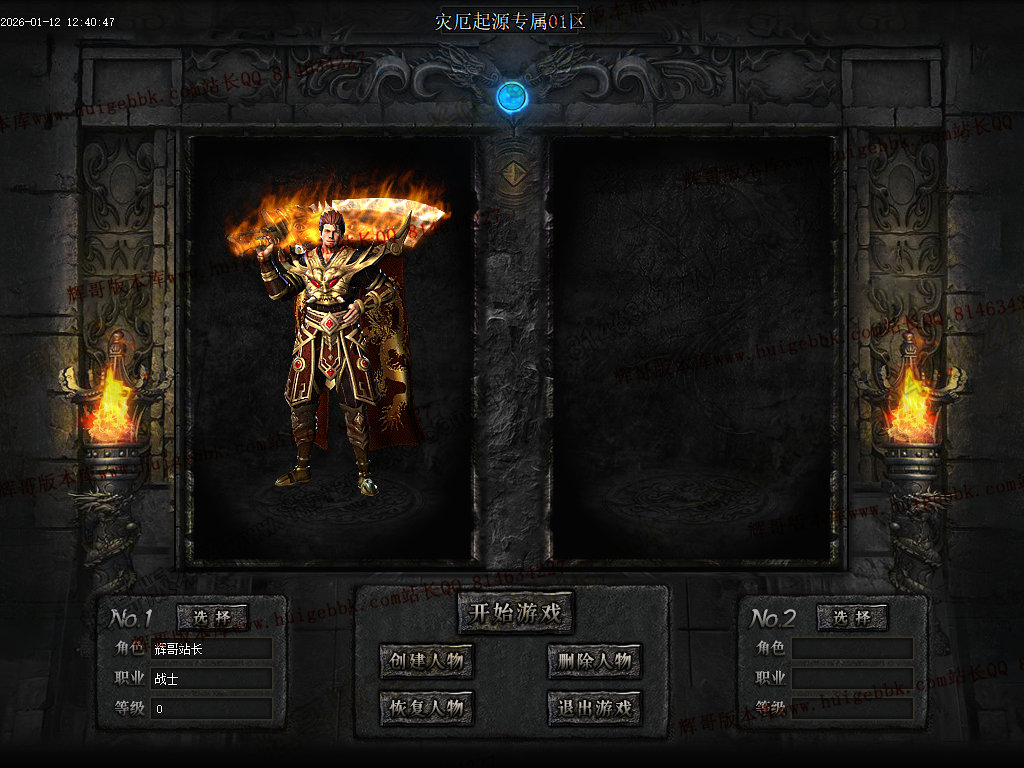Exit via the 退出游戏 button
1024x768 pixels.
pos(594,708)
